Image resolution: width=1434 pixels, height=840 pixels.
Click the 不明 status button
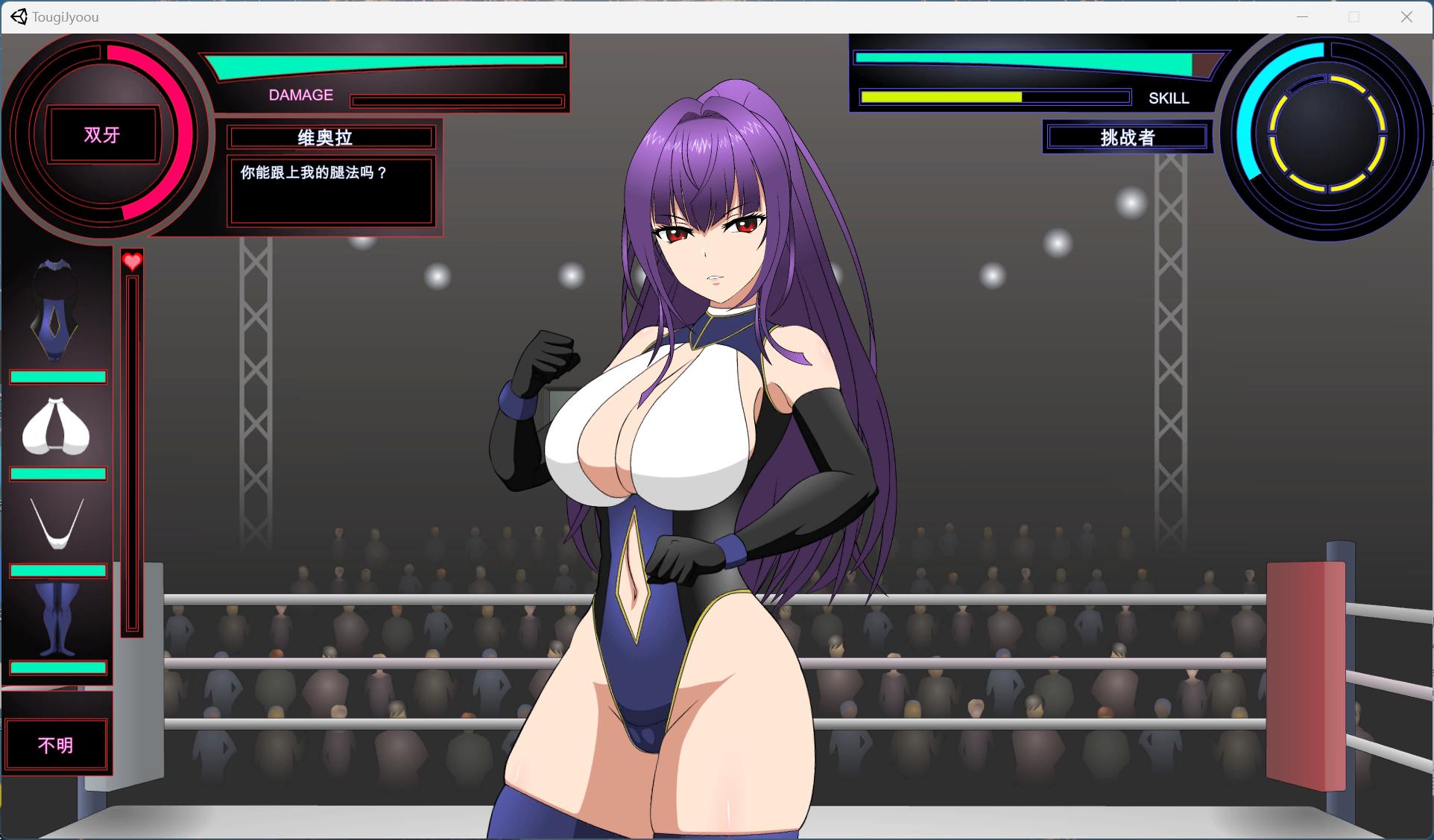[56, 745]
